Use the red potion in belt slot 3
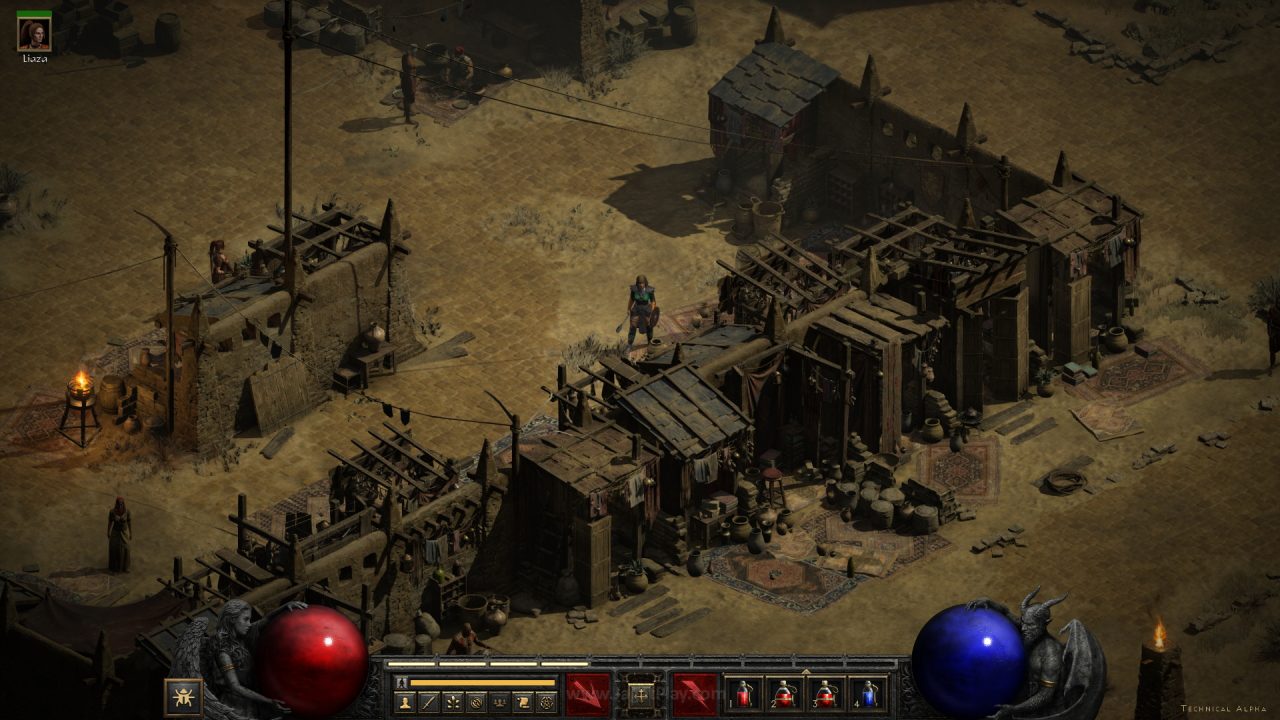The width and height of the screenshot is (1280, 720). tap(826, 694)
